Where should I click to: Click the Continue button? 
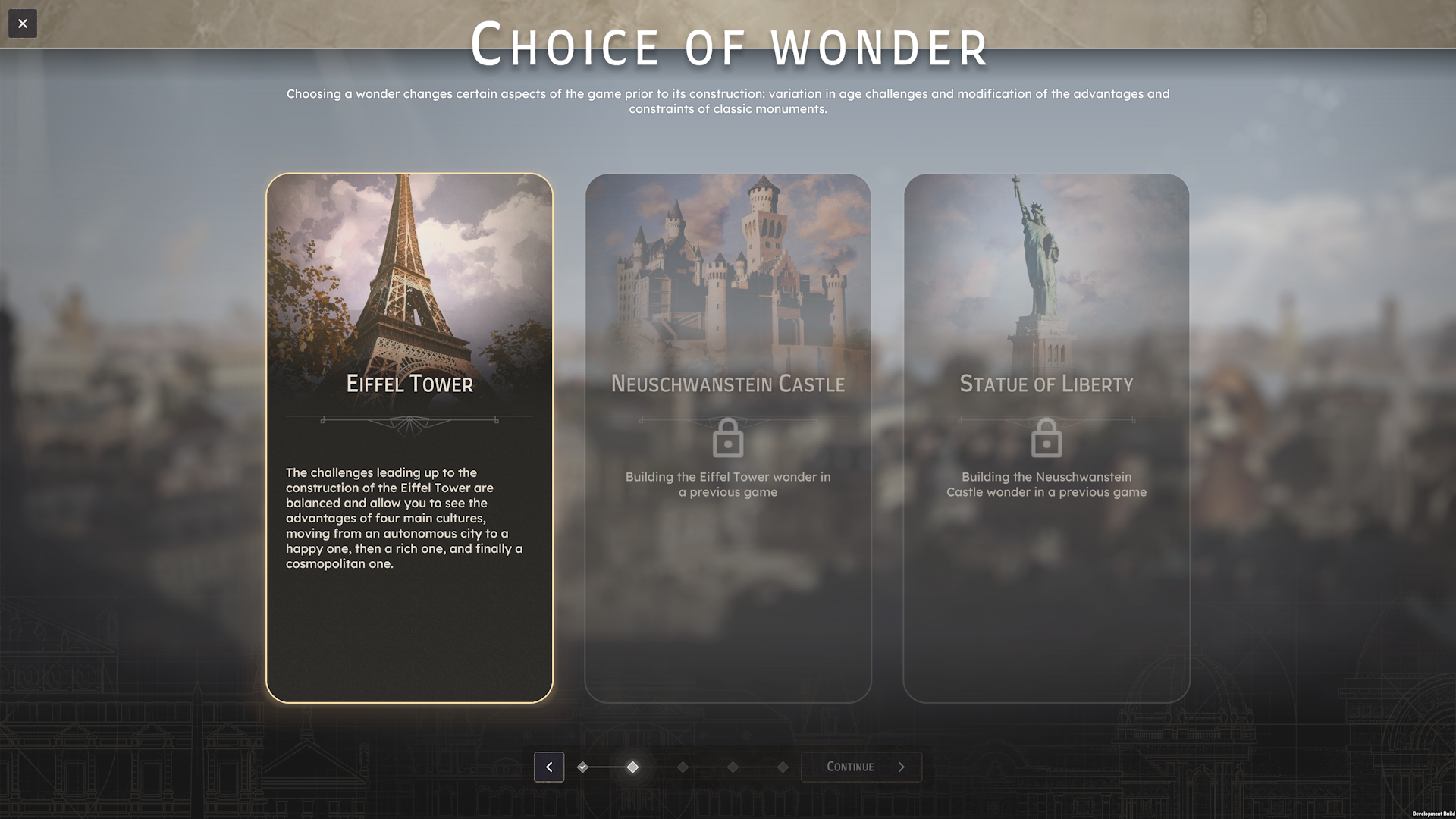(861, 767)
